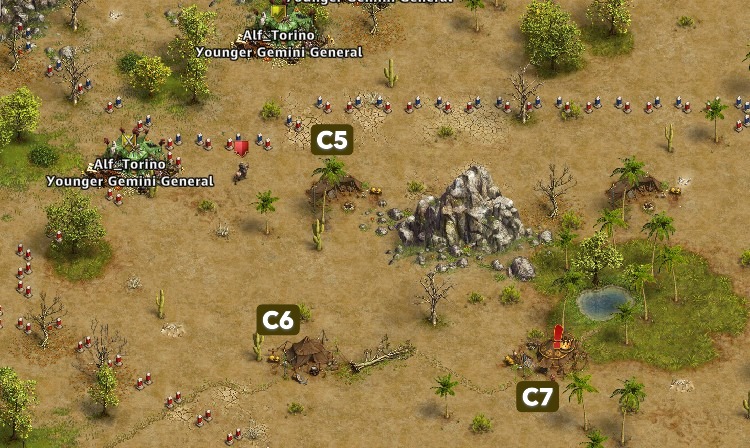
Task: Click the C6 camp marker label
Action: click(278, 320)
